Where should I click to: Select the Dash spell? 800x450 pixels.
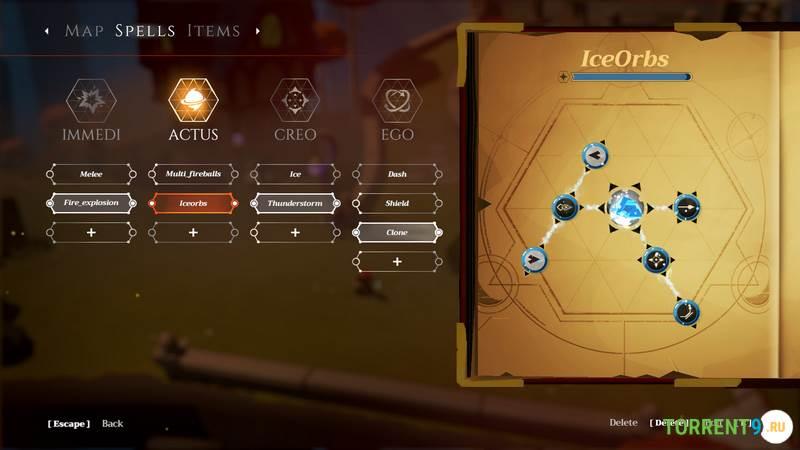tap(397, 174)
